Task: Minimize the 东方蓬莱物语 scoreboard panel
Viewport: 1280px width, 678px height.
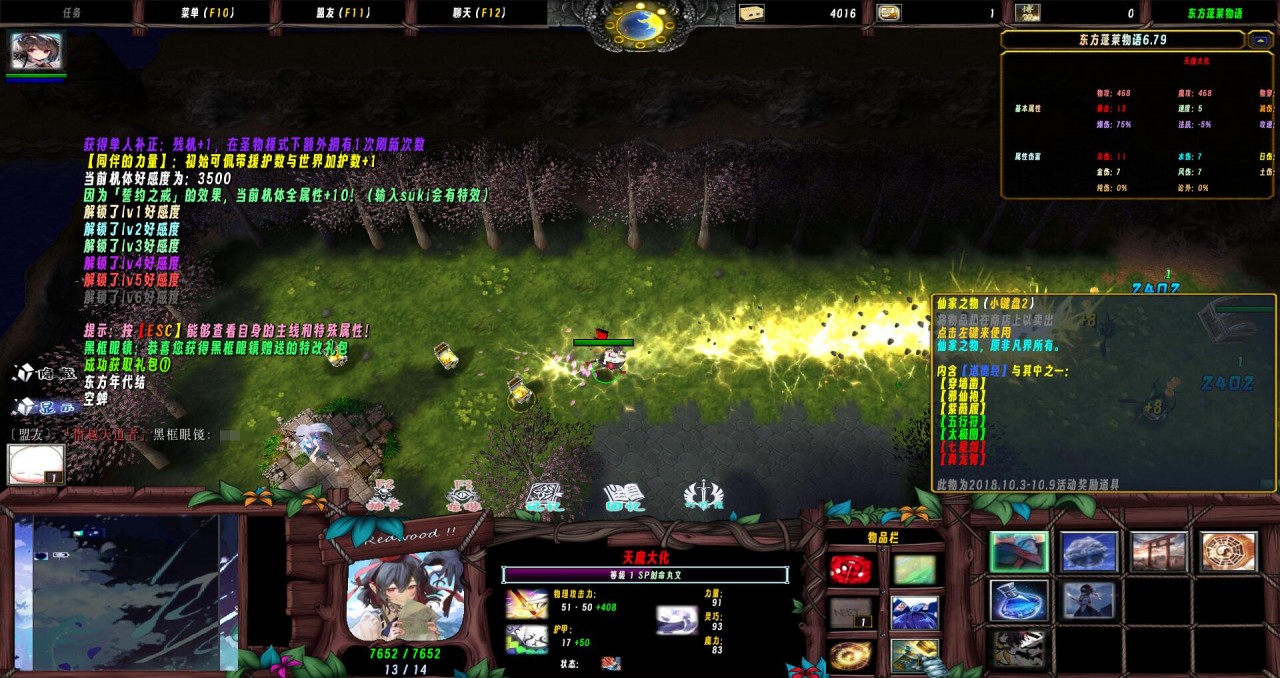Action: click(x=1260, y=40)
